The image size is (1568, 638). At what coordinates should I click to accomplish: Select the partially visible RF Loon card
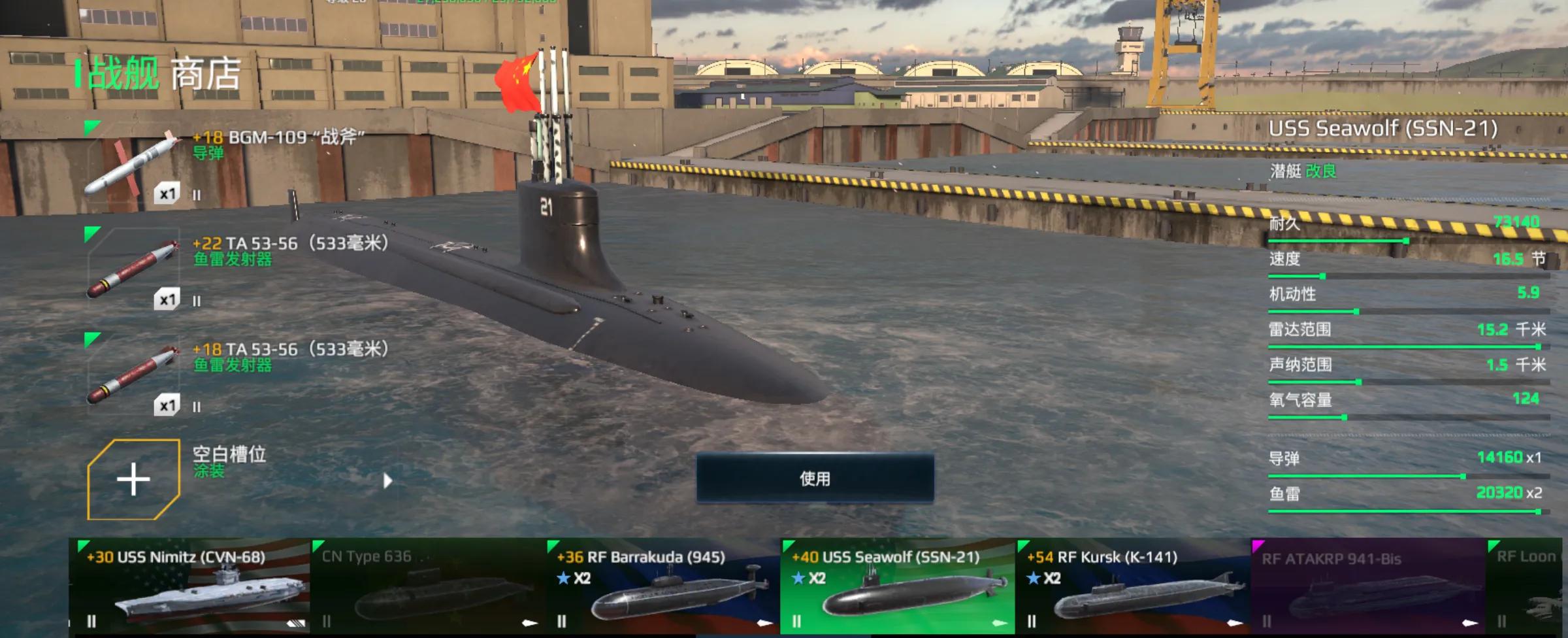(x=1526, y=586)
